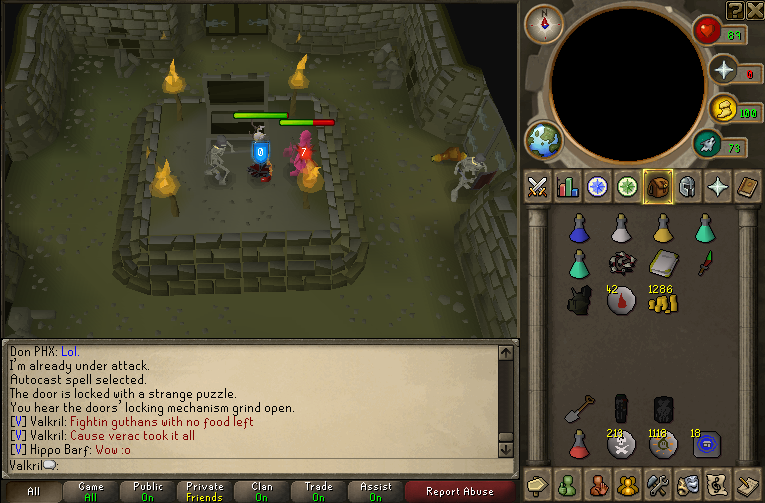Close the game with the X button
This screenshot has width=765, height=503.
point(755,9)
